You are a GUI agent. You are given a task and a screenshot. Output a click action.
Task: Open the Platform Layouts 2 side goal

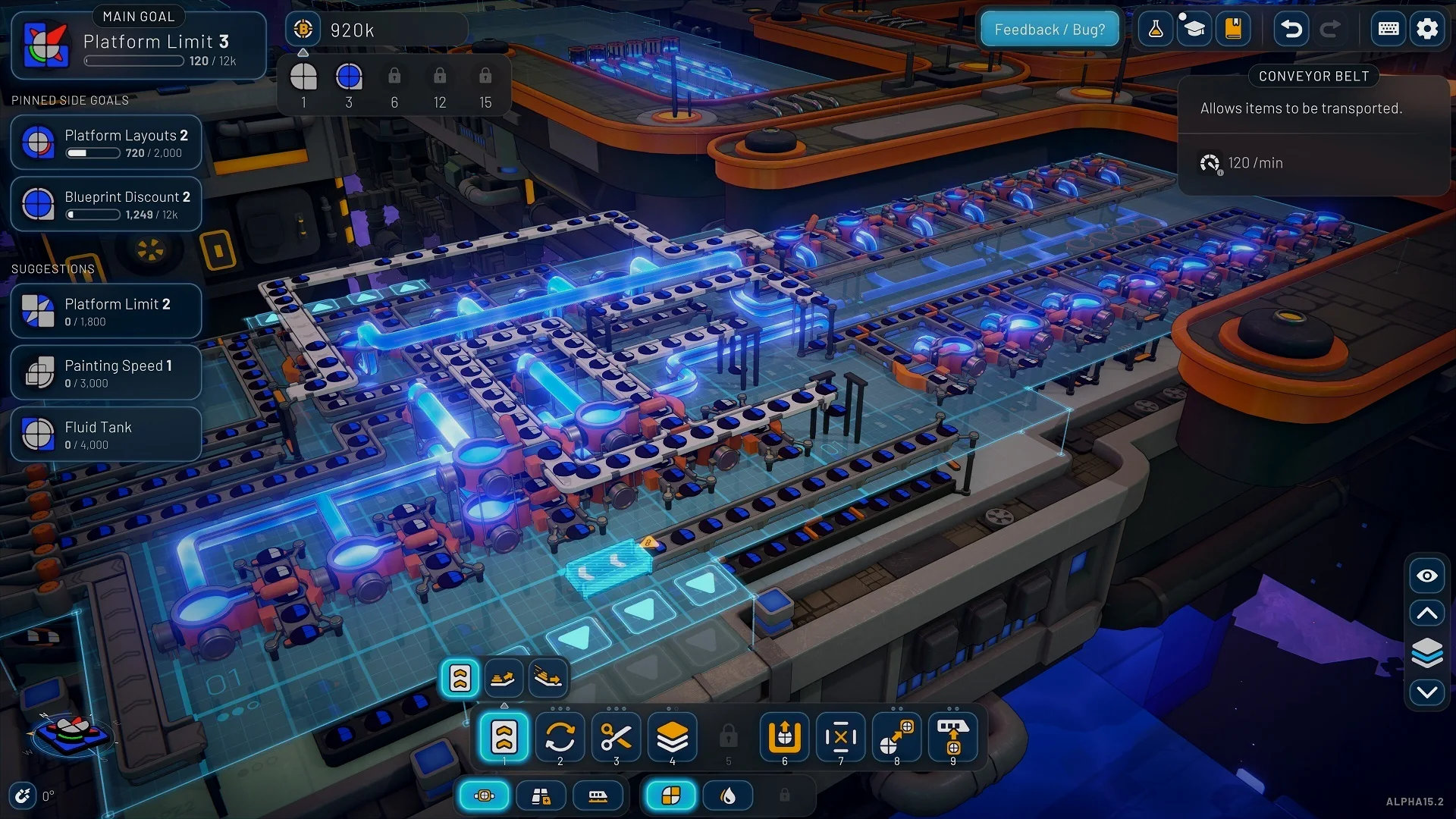tap(106, 143)
